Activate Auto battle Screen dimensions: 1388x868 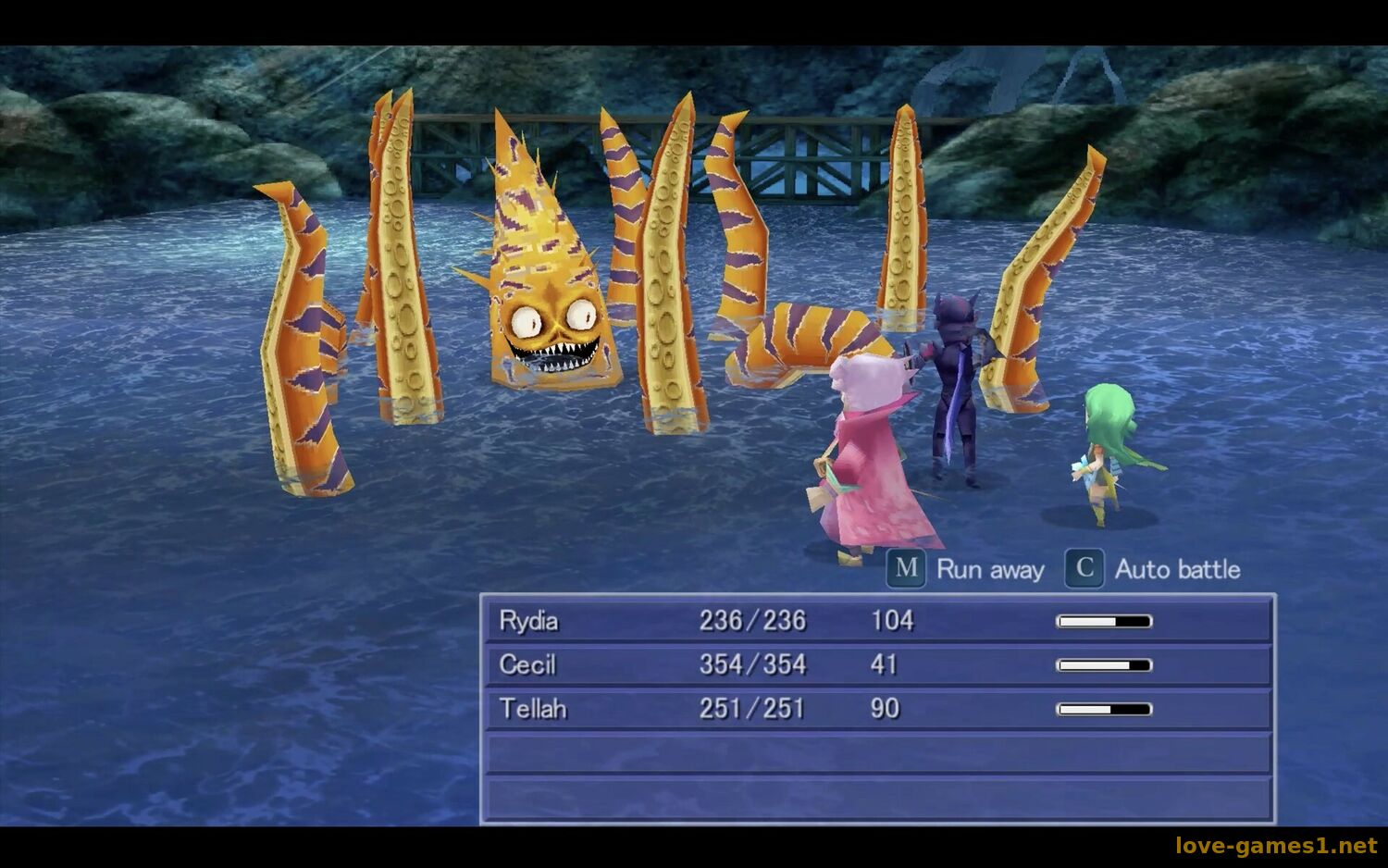click(1154, 569)
